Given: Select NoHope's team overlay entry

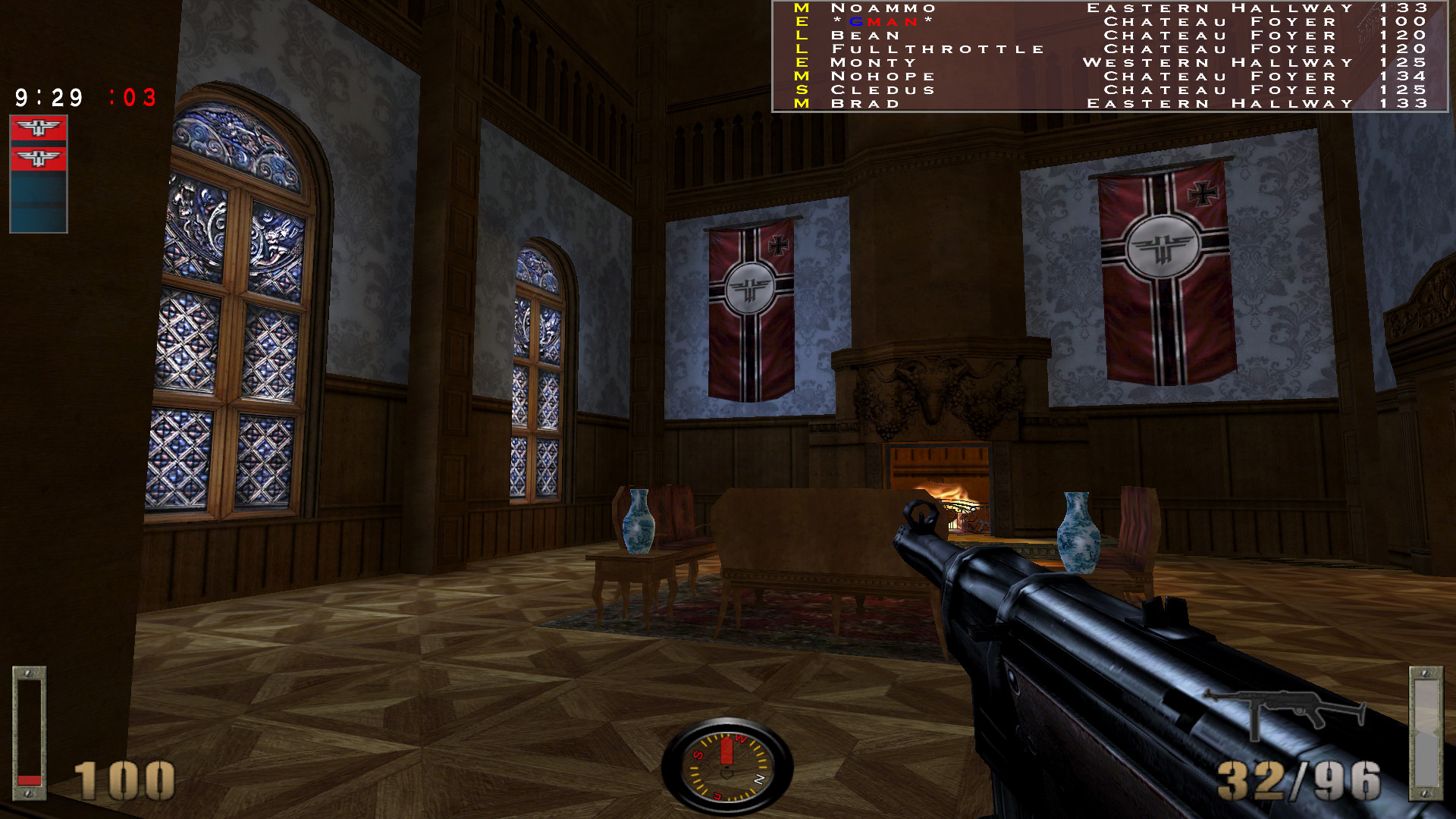Looking at the screenshot, I should pyautogui.click(x=883, y=77).
